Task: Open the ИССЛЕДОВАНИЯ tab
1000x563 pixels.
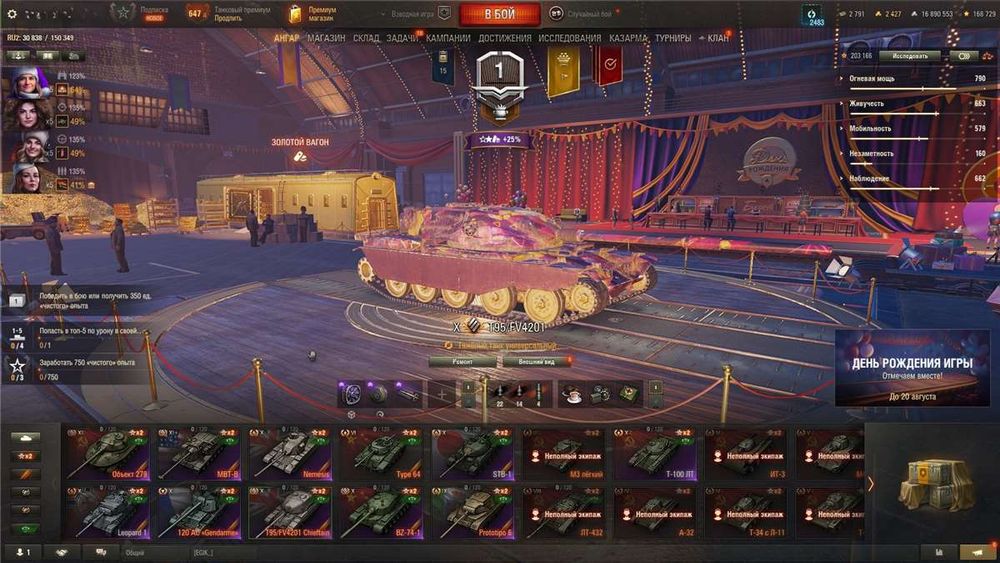Action: [570, 38]
